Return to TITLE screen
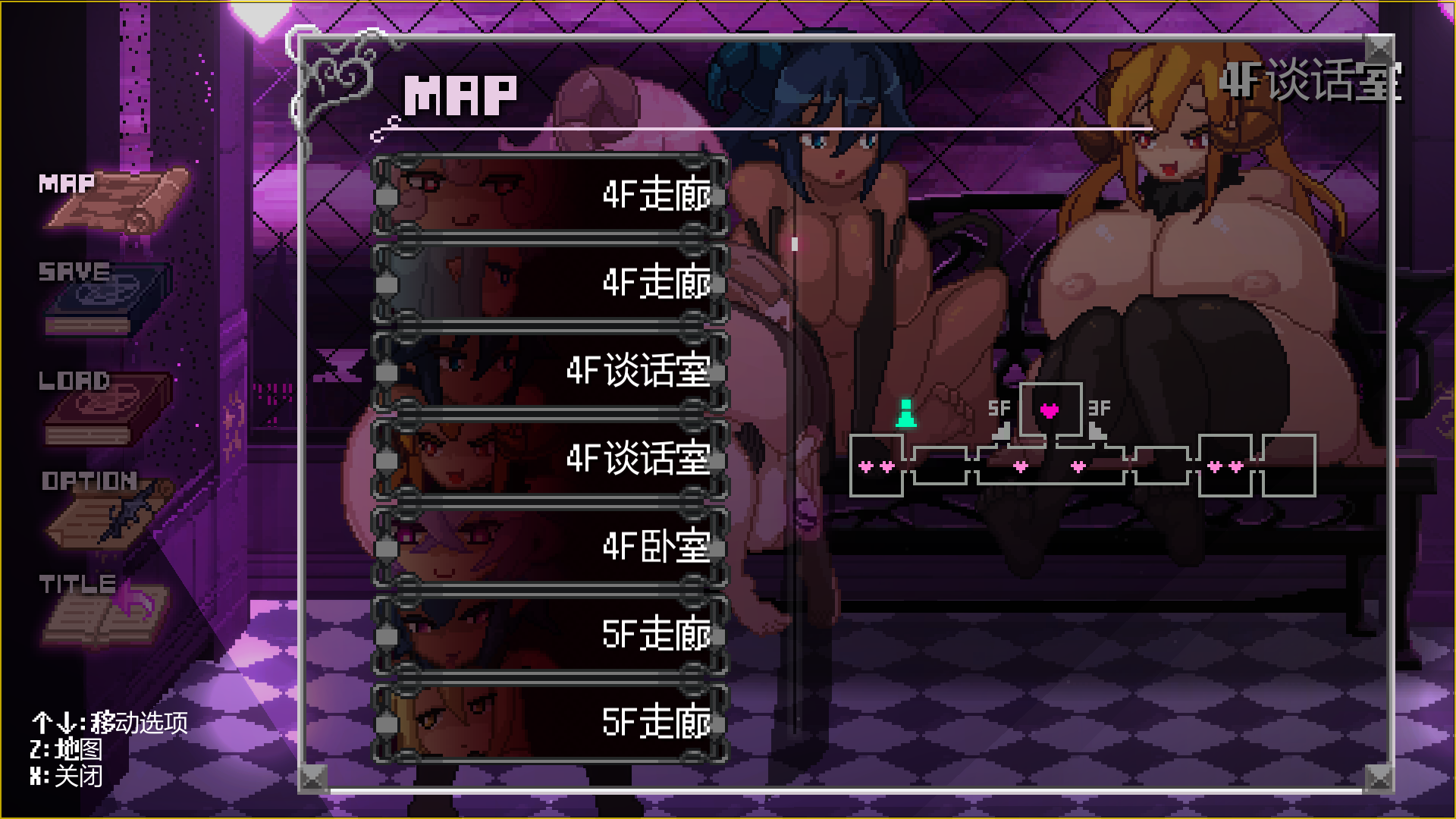 coord(102,609)
